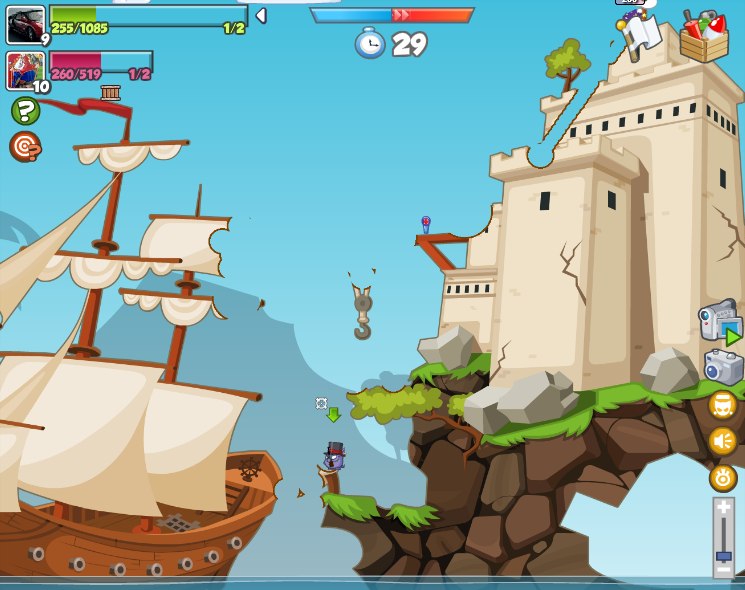Zoom out with the minus button
Viewport: 745px width, 590px height.
click(x=723, y=572)
